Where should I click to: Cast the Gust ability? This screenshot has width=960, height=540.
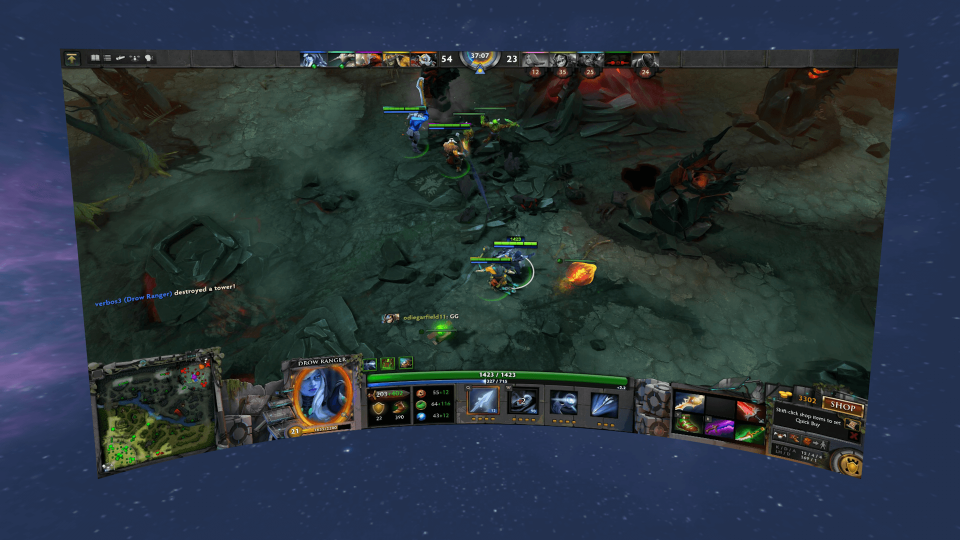(x=522, y=402)
